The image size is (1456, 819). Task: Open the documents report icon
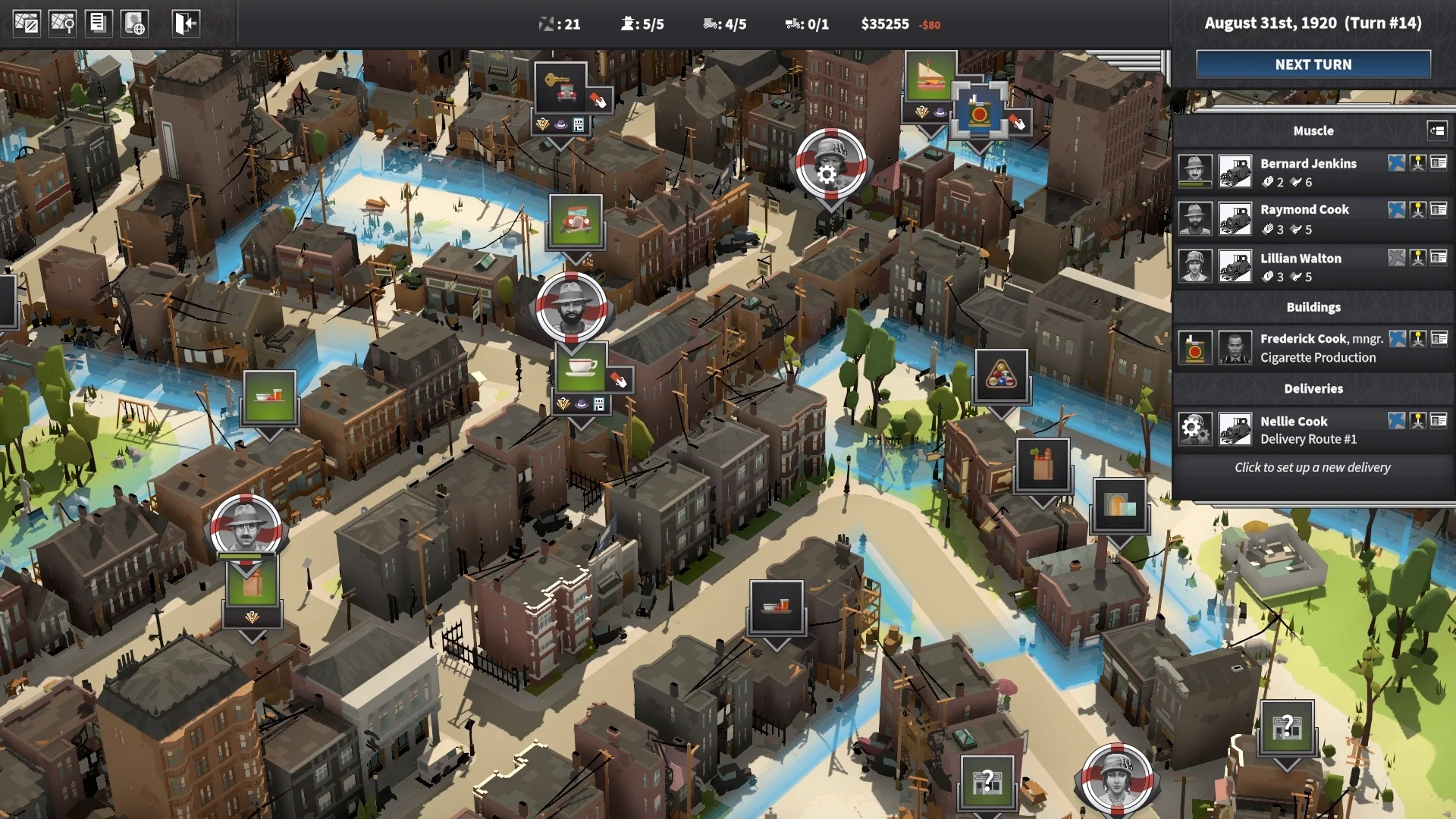(98, 24)
